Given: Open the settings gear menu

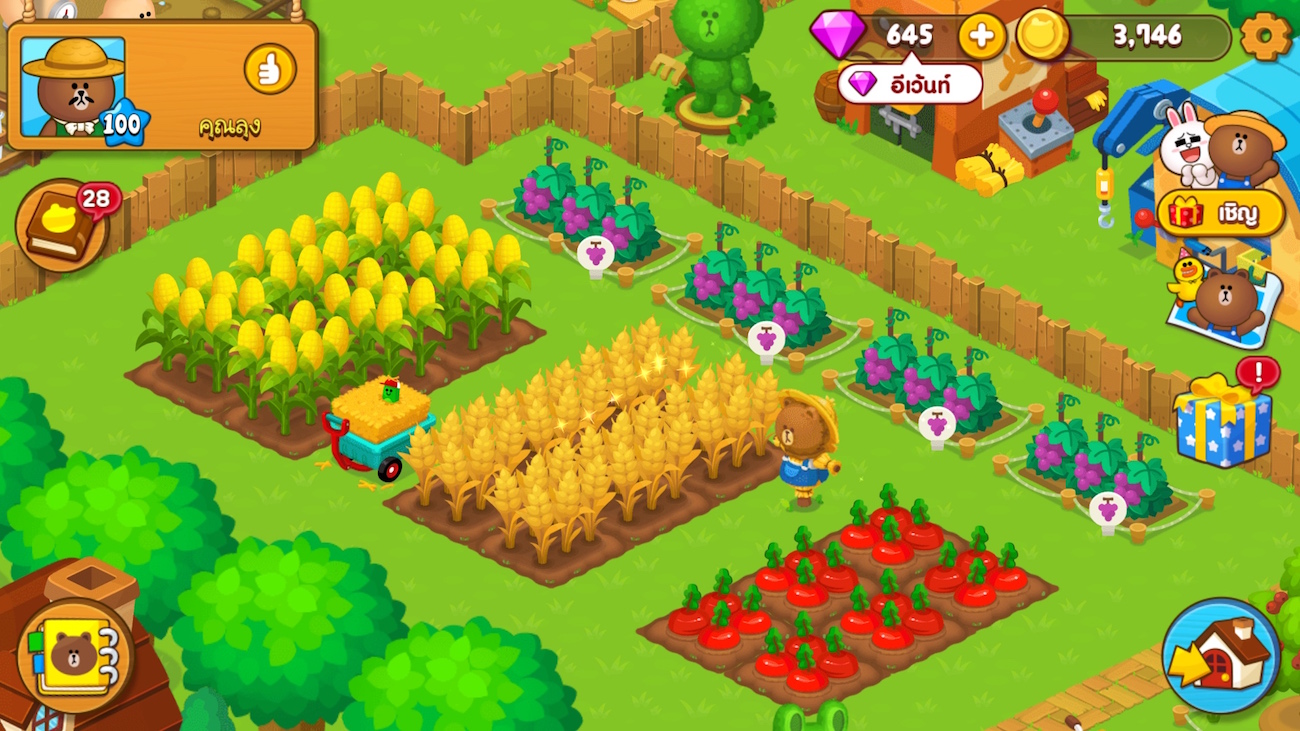Looking at the screenshot, I should pos(1265,37).
